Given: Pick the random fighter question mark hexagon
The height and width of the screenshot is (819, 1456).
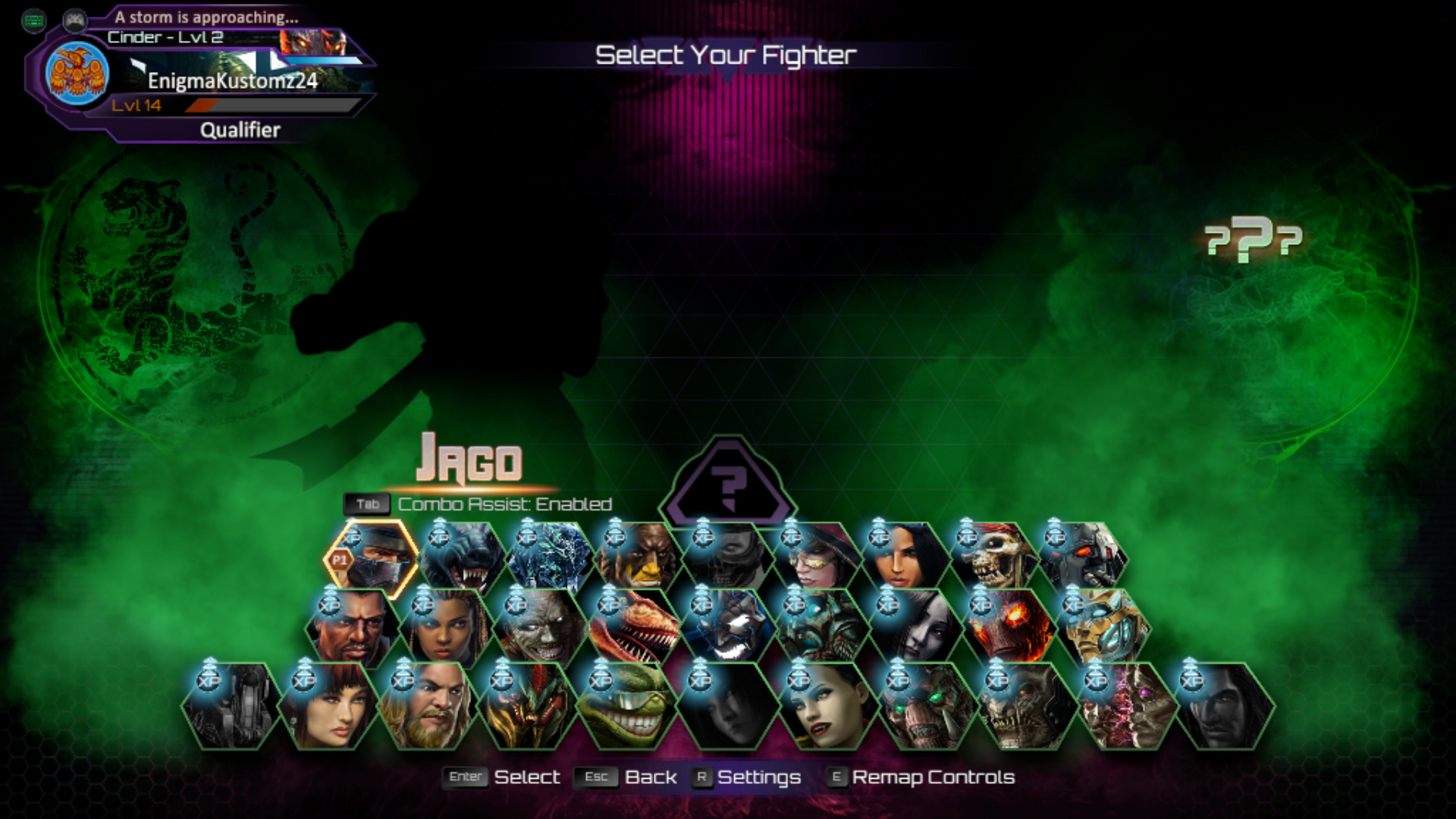Looking at the screenshot, I should 728,484.
